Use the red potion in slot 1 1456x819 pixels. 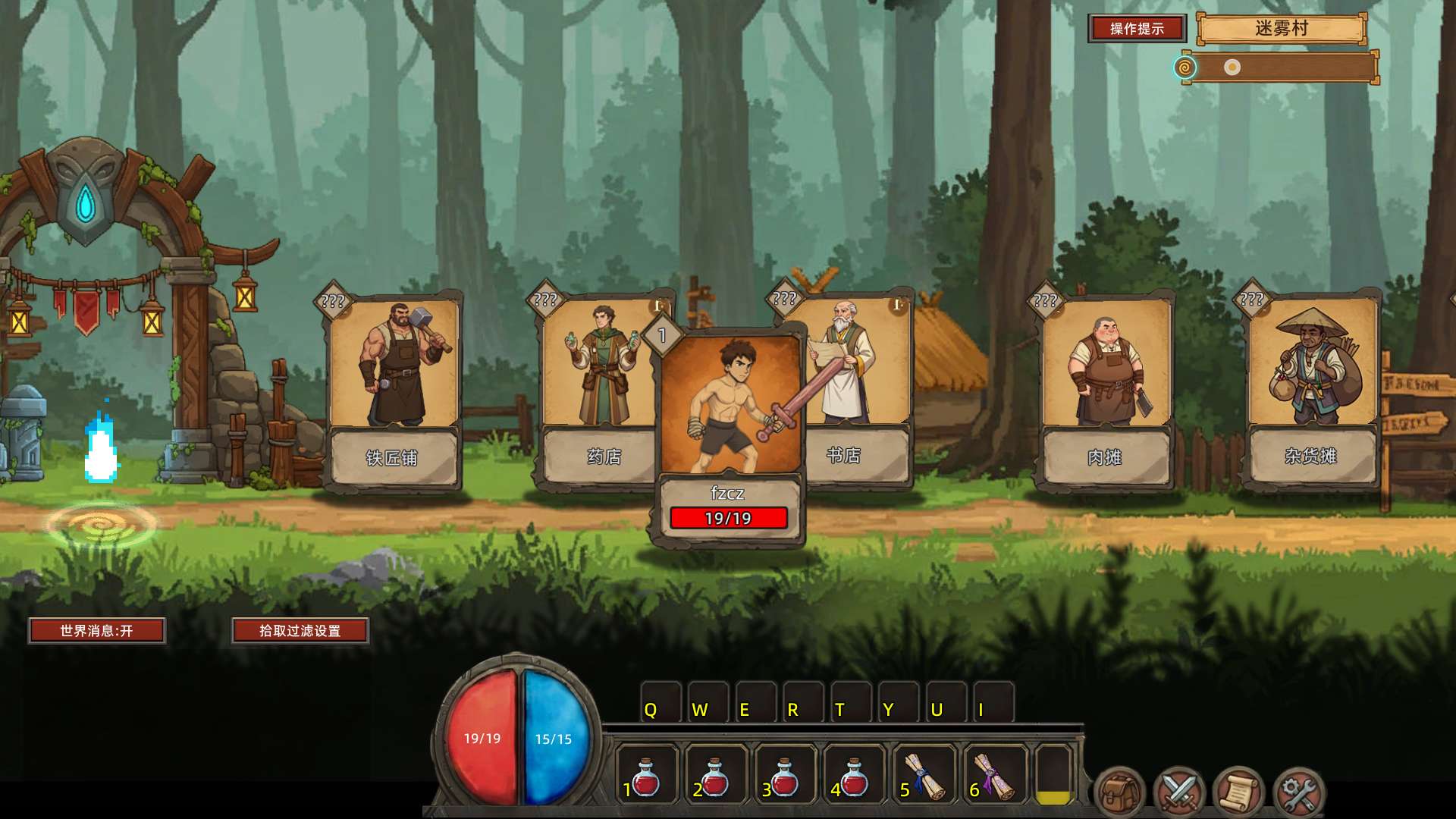645,775
